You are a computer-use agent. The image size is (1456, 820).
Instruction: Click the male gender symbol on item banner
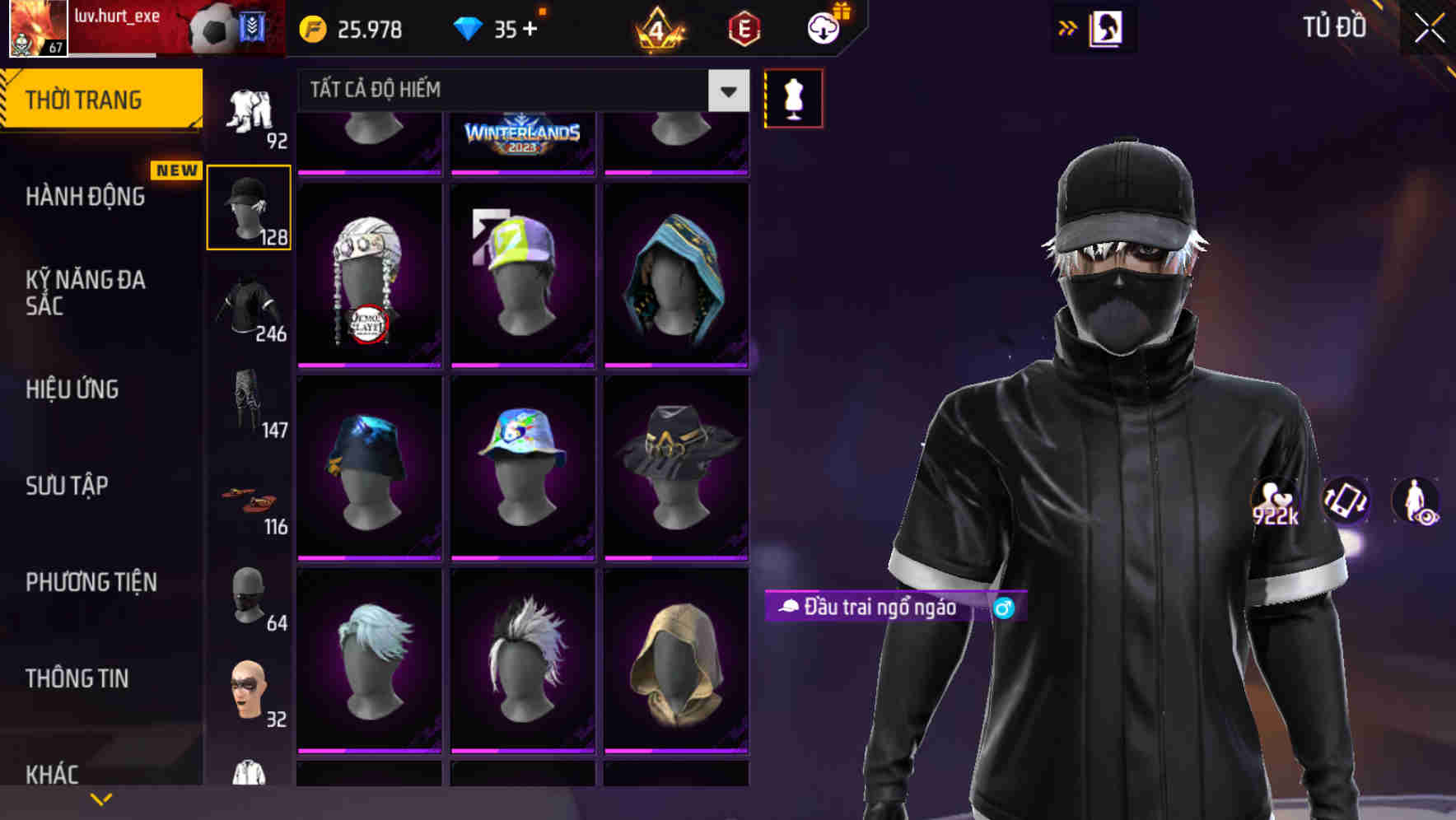point(1003,609)
